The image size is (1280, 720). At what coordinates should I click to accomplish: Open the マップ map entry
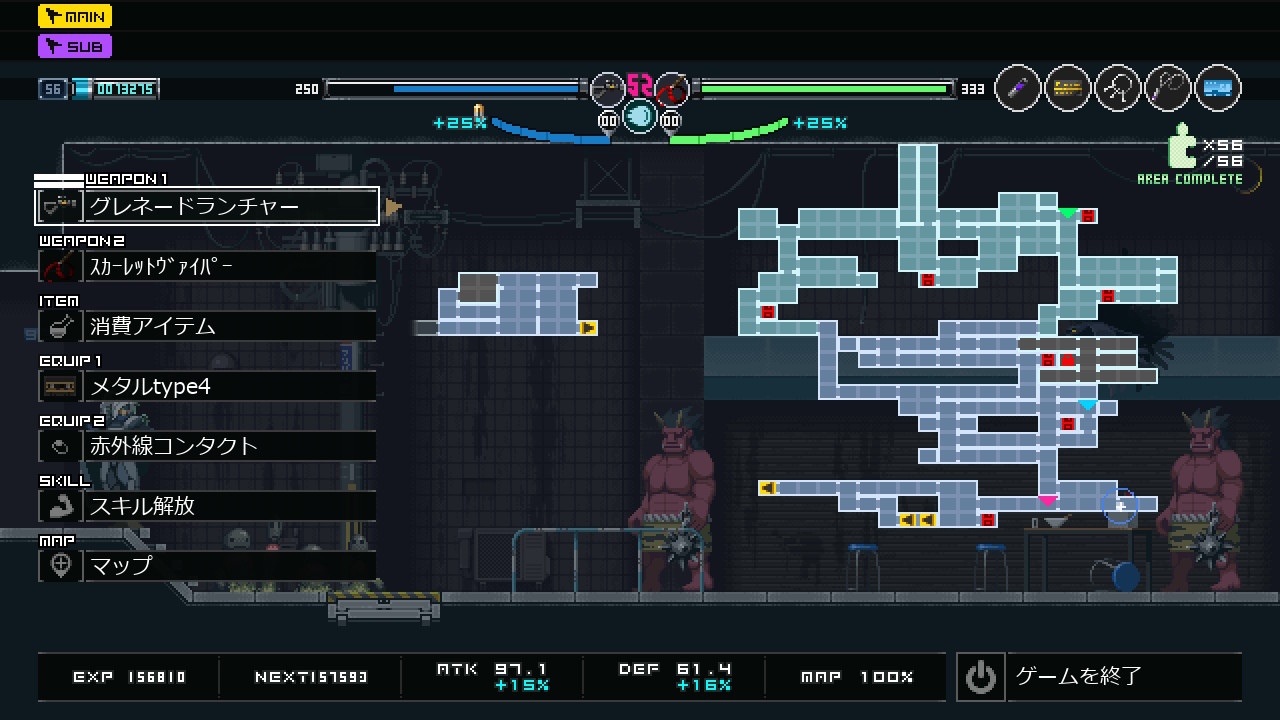click(207, 566)
